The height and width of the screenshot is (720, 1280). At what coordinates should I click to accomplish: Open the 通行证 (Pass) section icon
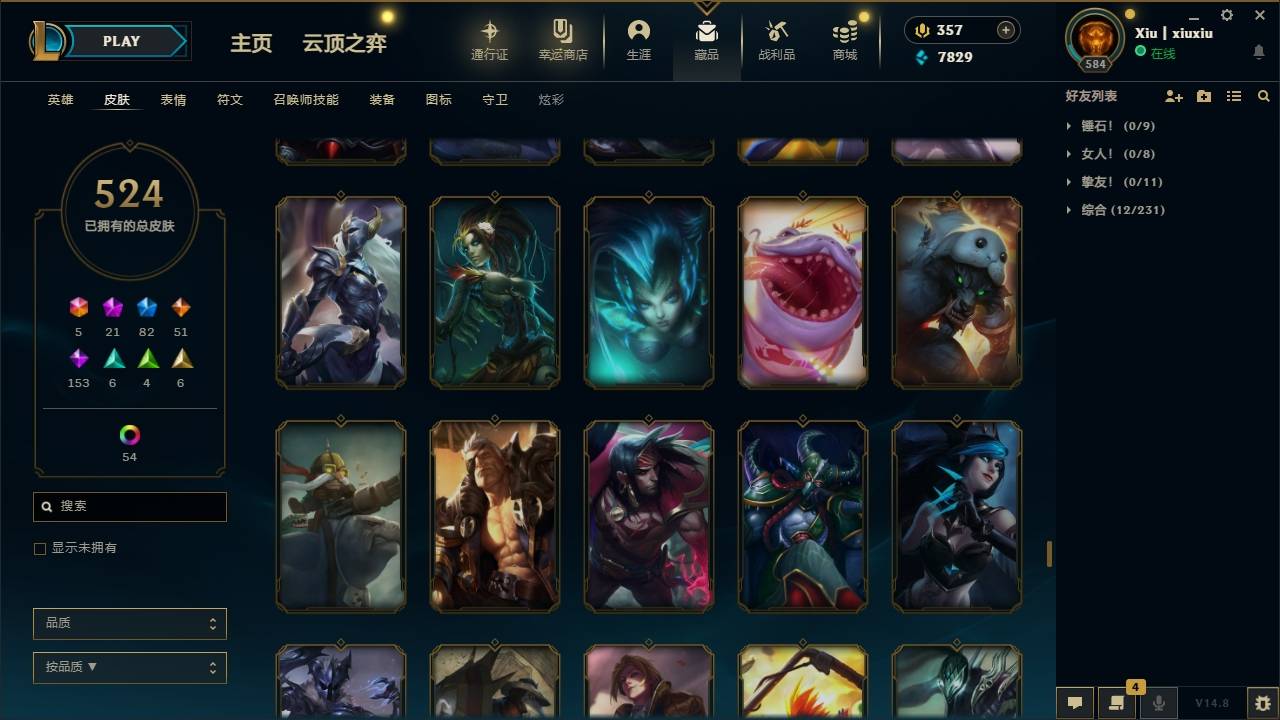[490, 40]
